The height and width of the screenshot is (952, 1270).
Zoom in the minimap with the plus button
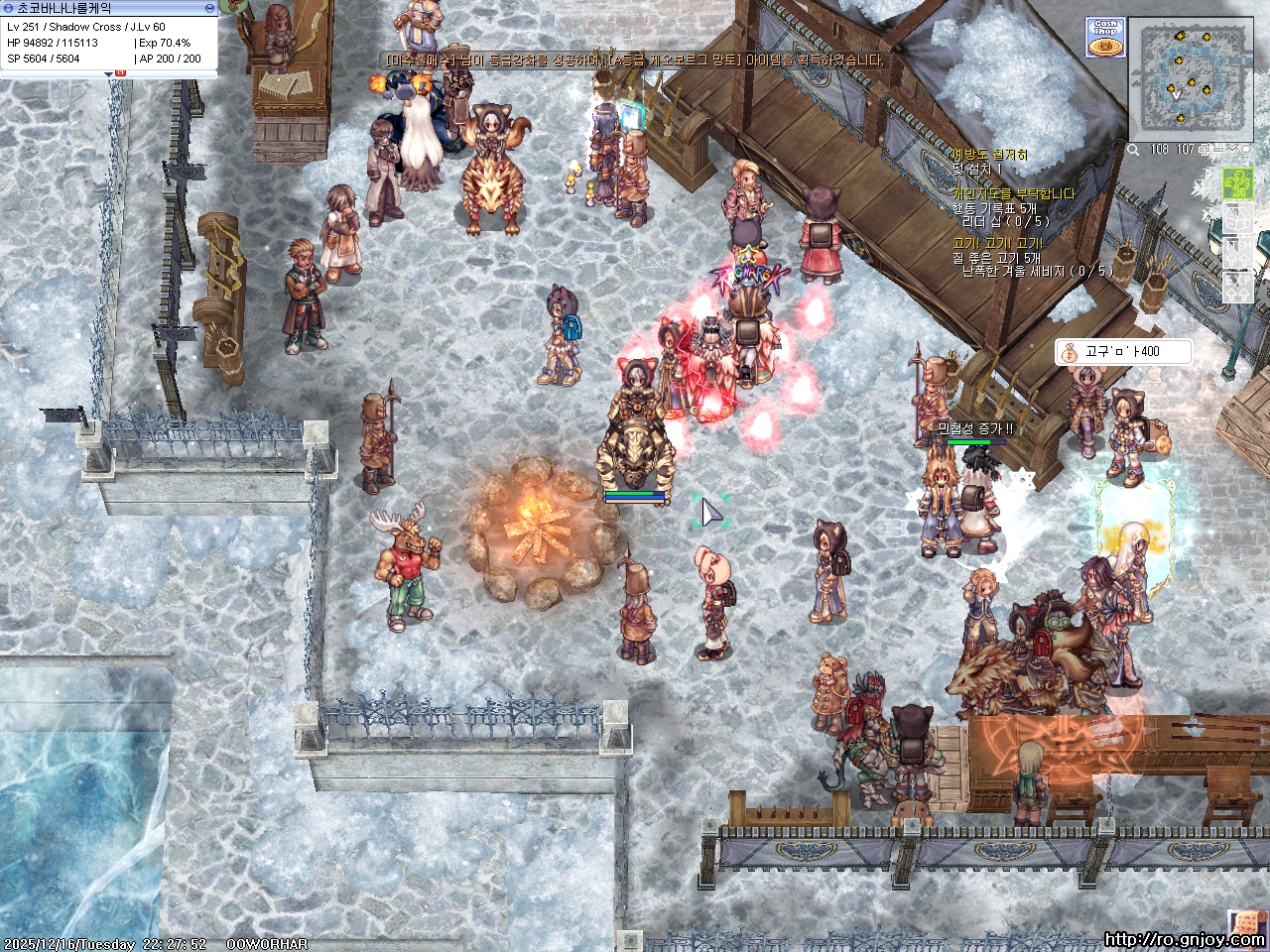point(1206,150)
